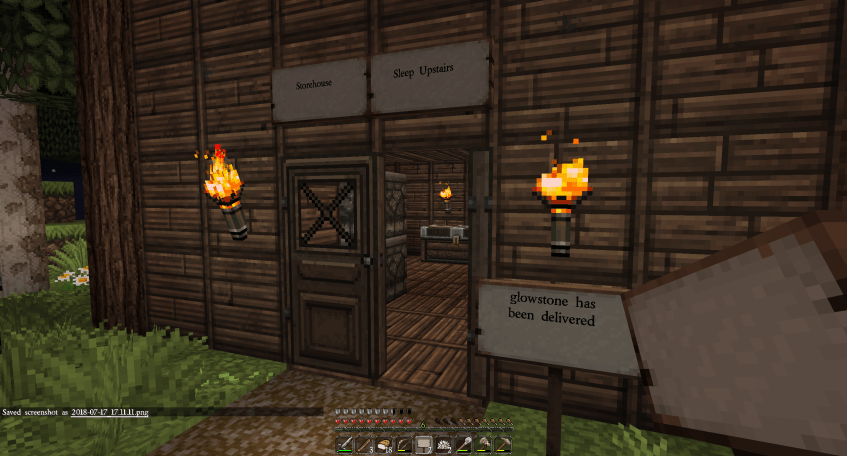
Task: Equip the bow from the hotbar
Action: 404,444
